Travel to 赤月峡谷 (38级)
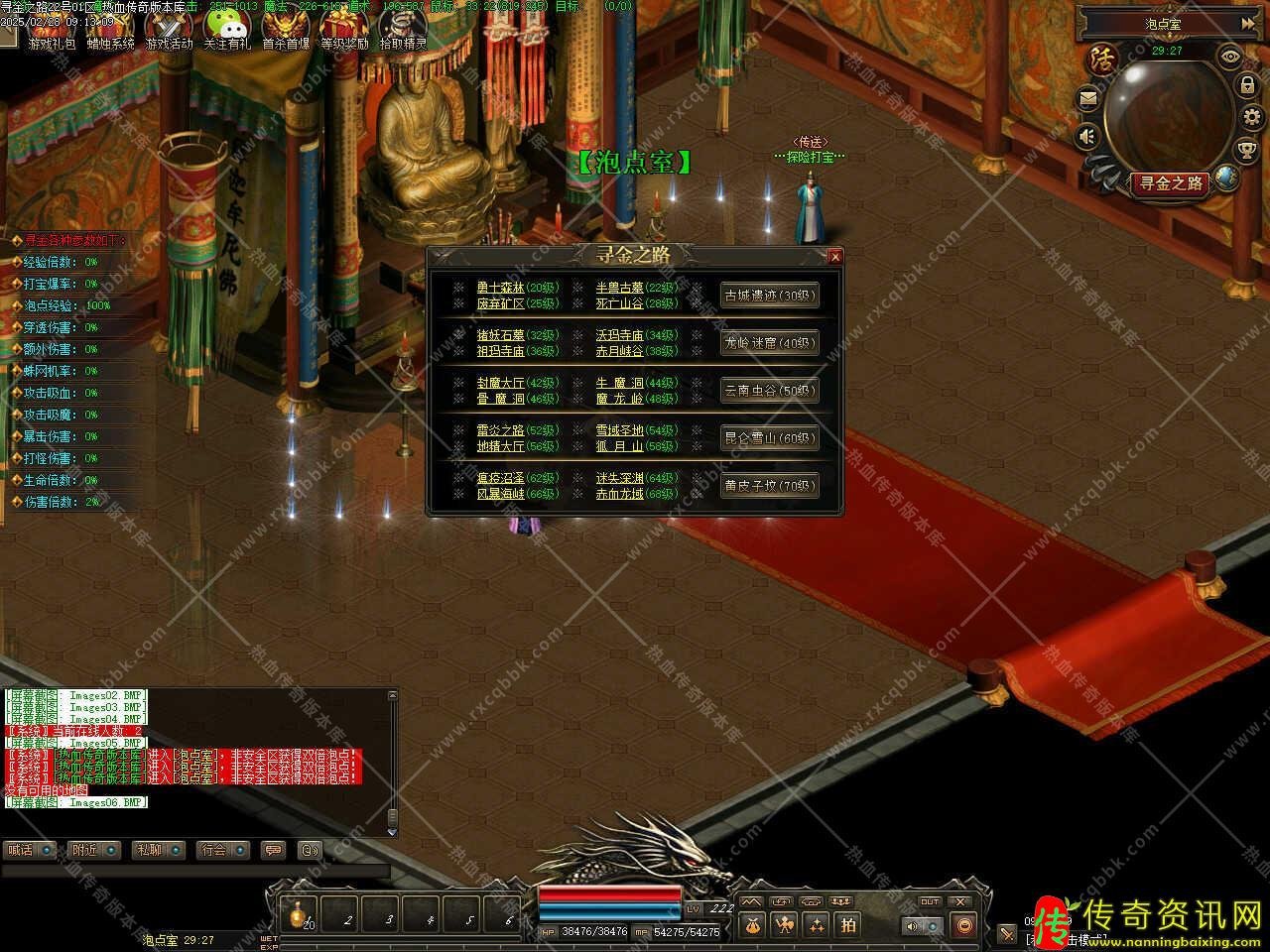 tap(619, 351)
